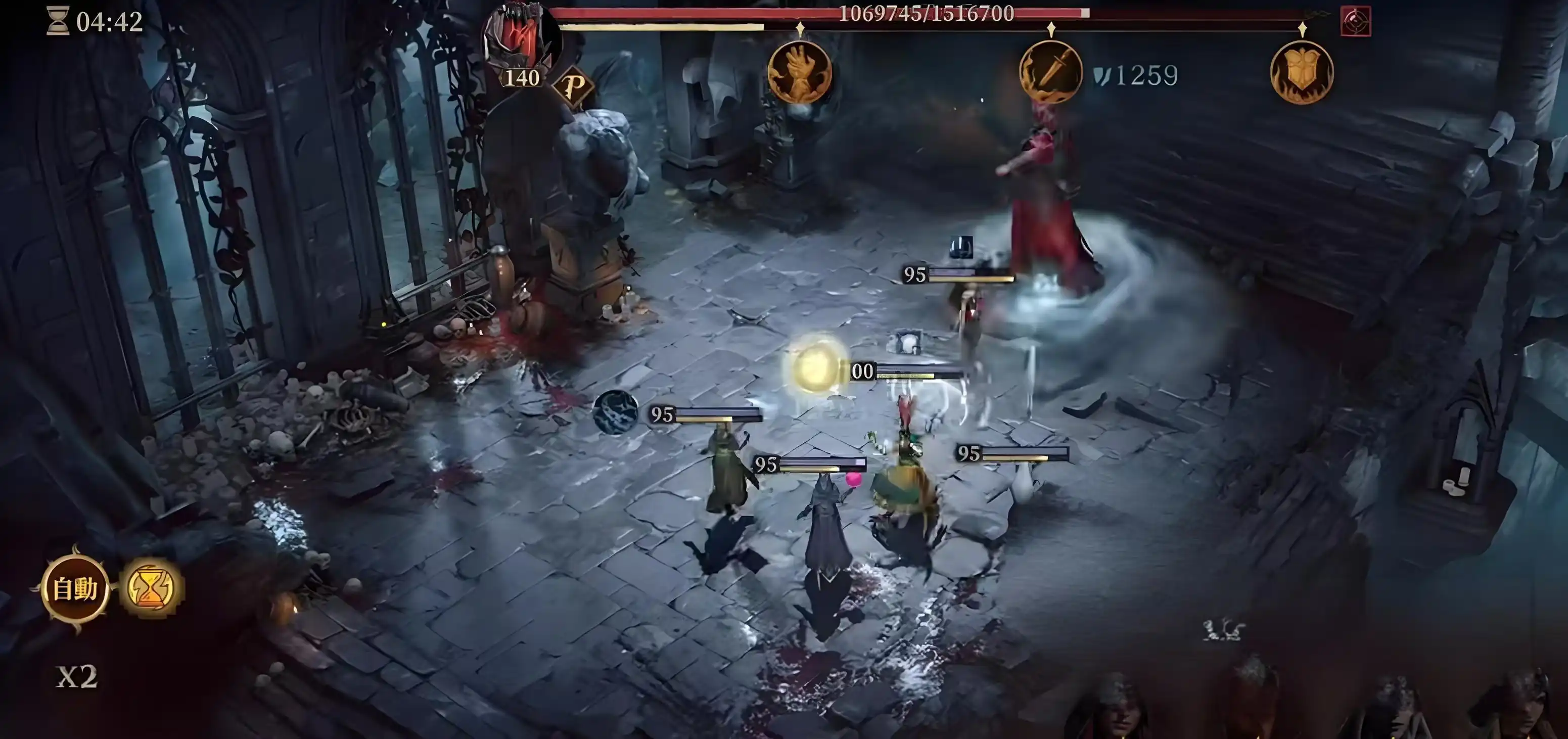Click the red target icon at the boss bar's end
This screenshot has height=739, width=1568.
1356,21
